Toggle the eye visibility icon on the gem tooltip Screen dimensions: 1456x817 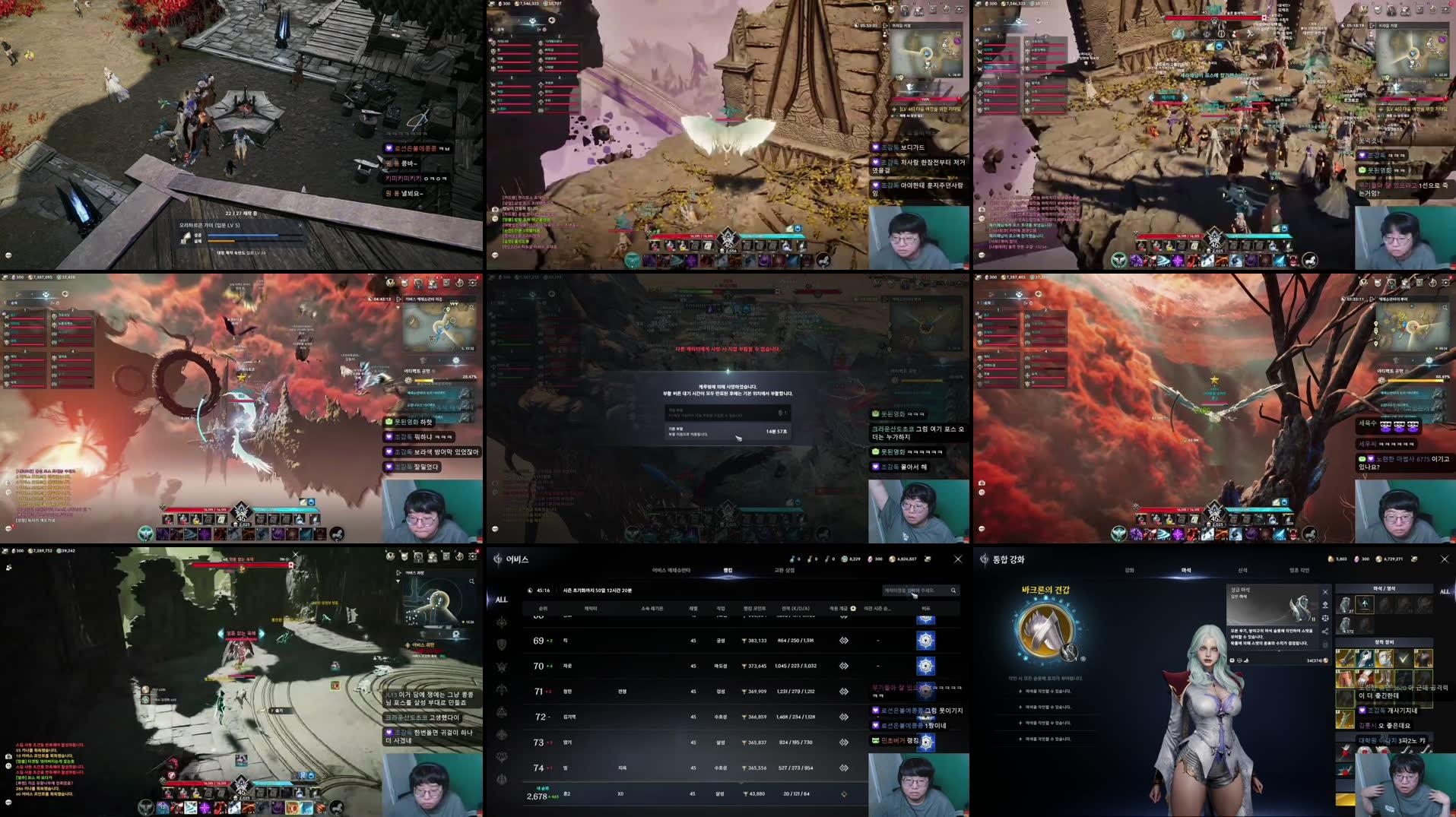1324,604
